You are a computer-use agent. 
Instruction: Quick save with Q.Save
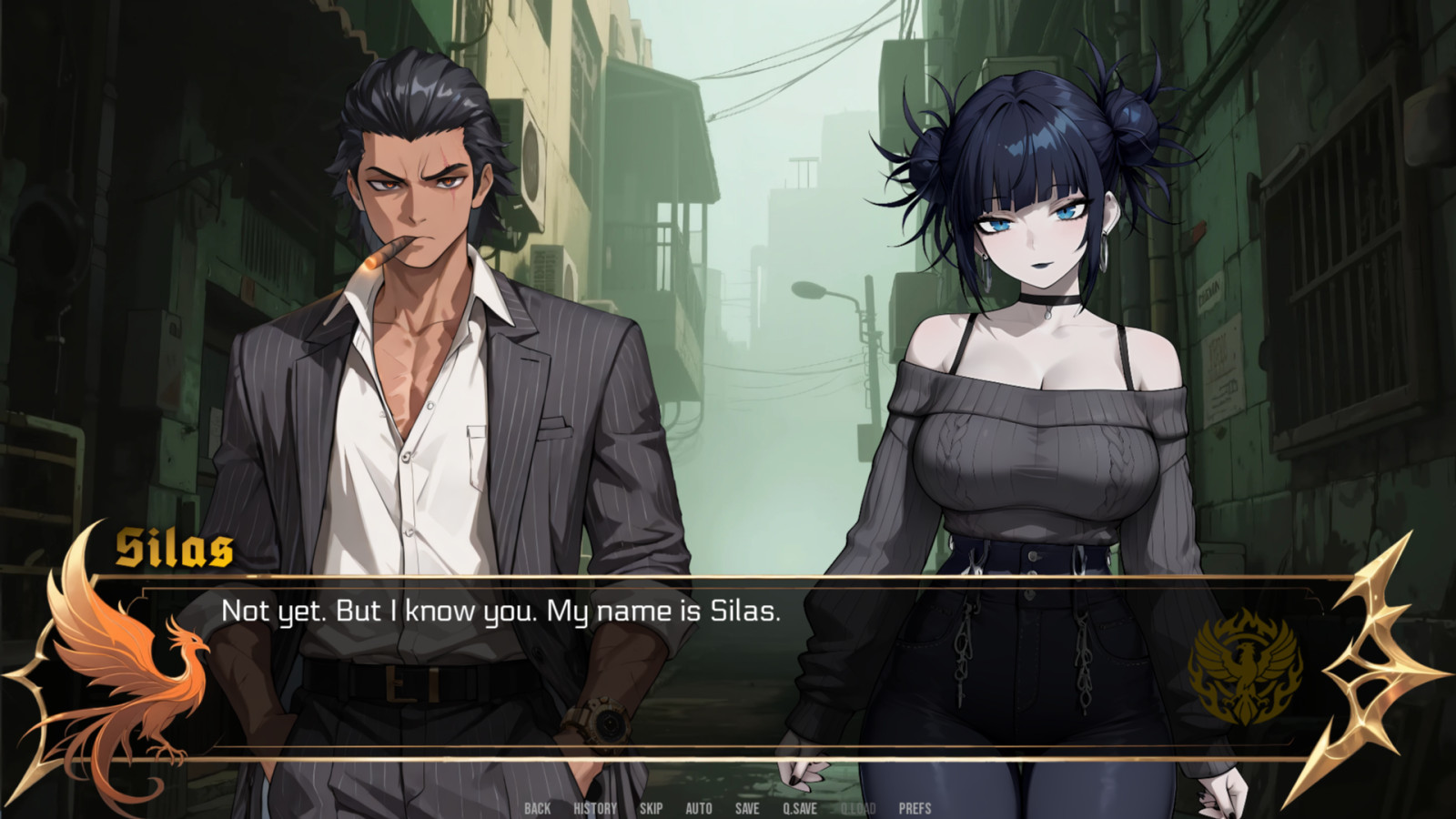(x=800, y=808)
